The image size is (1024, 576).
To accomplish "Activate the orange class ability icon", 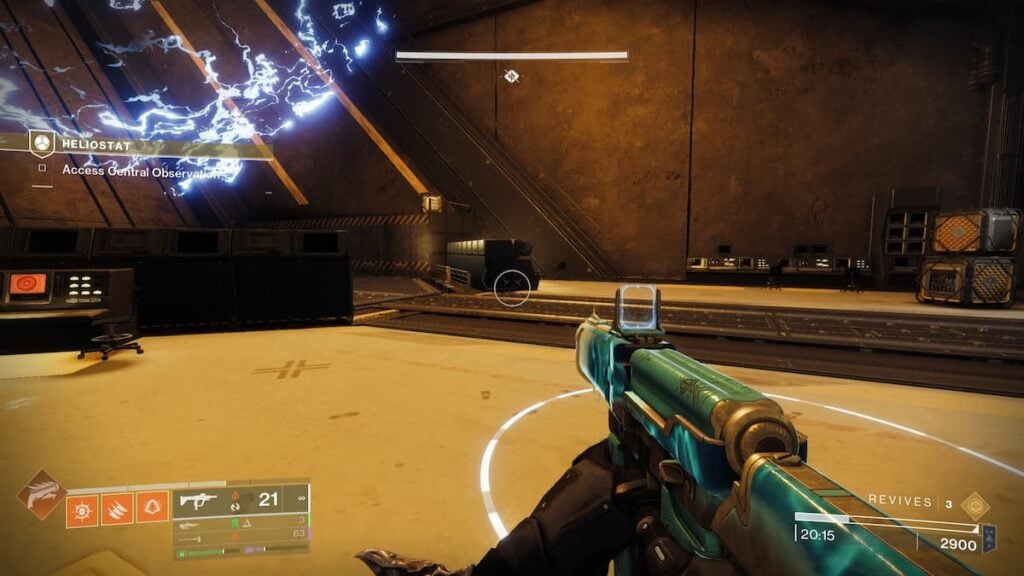I will (152, 509).
